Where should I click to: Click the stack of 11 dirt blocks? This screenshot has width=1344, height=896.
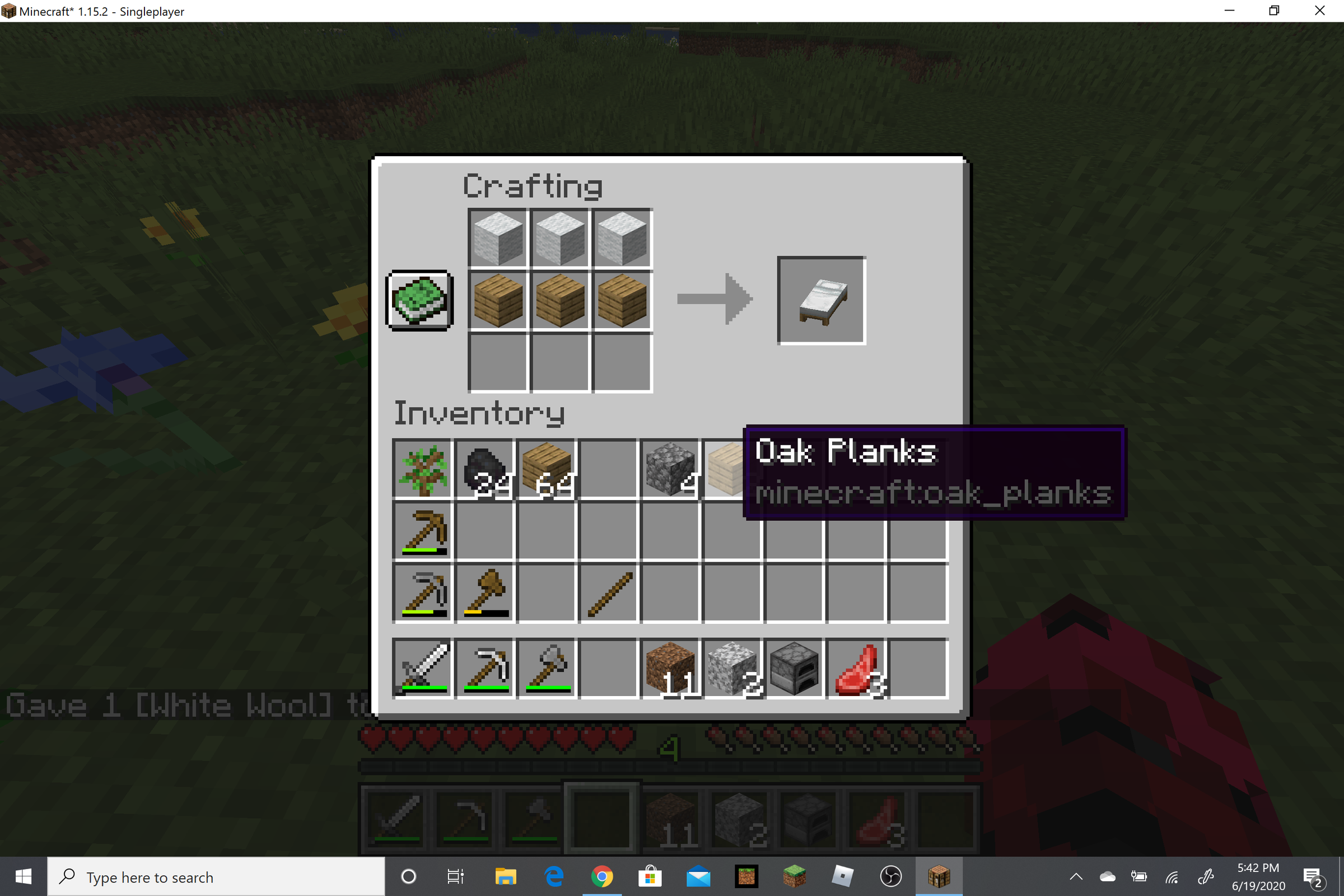pyautogui.click(x=670, y=669)
